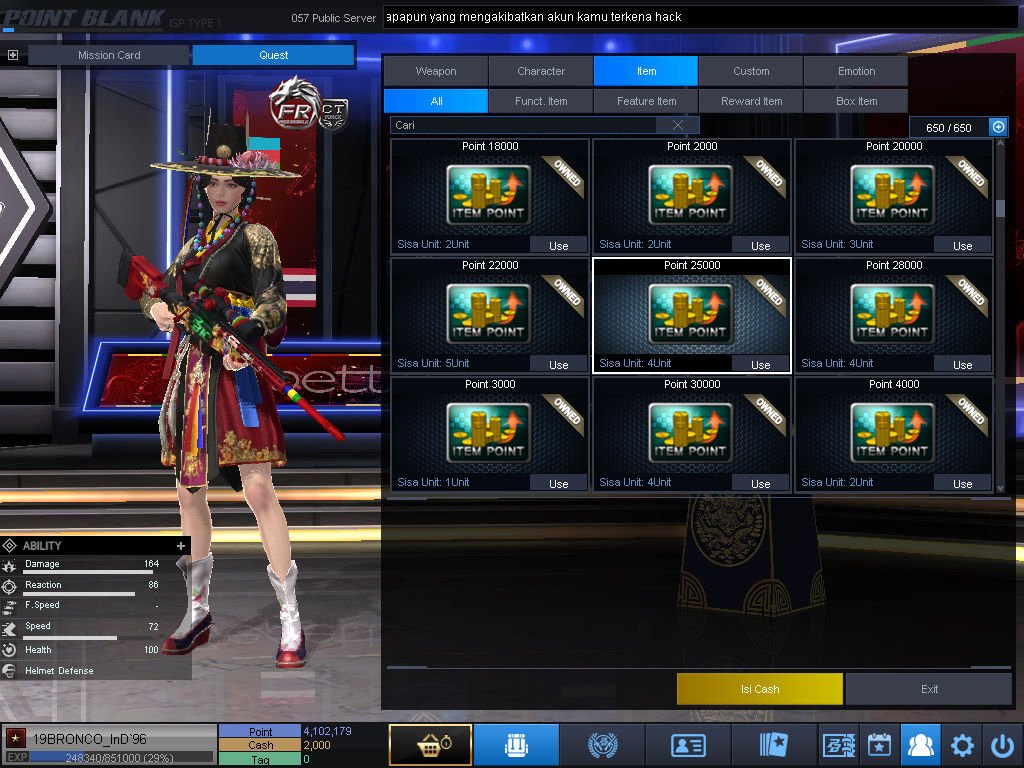Clear the search box with X
Screen dimensions: 1024x768
pyautogui.click(x=678, y=125)
